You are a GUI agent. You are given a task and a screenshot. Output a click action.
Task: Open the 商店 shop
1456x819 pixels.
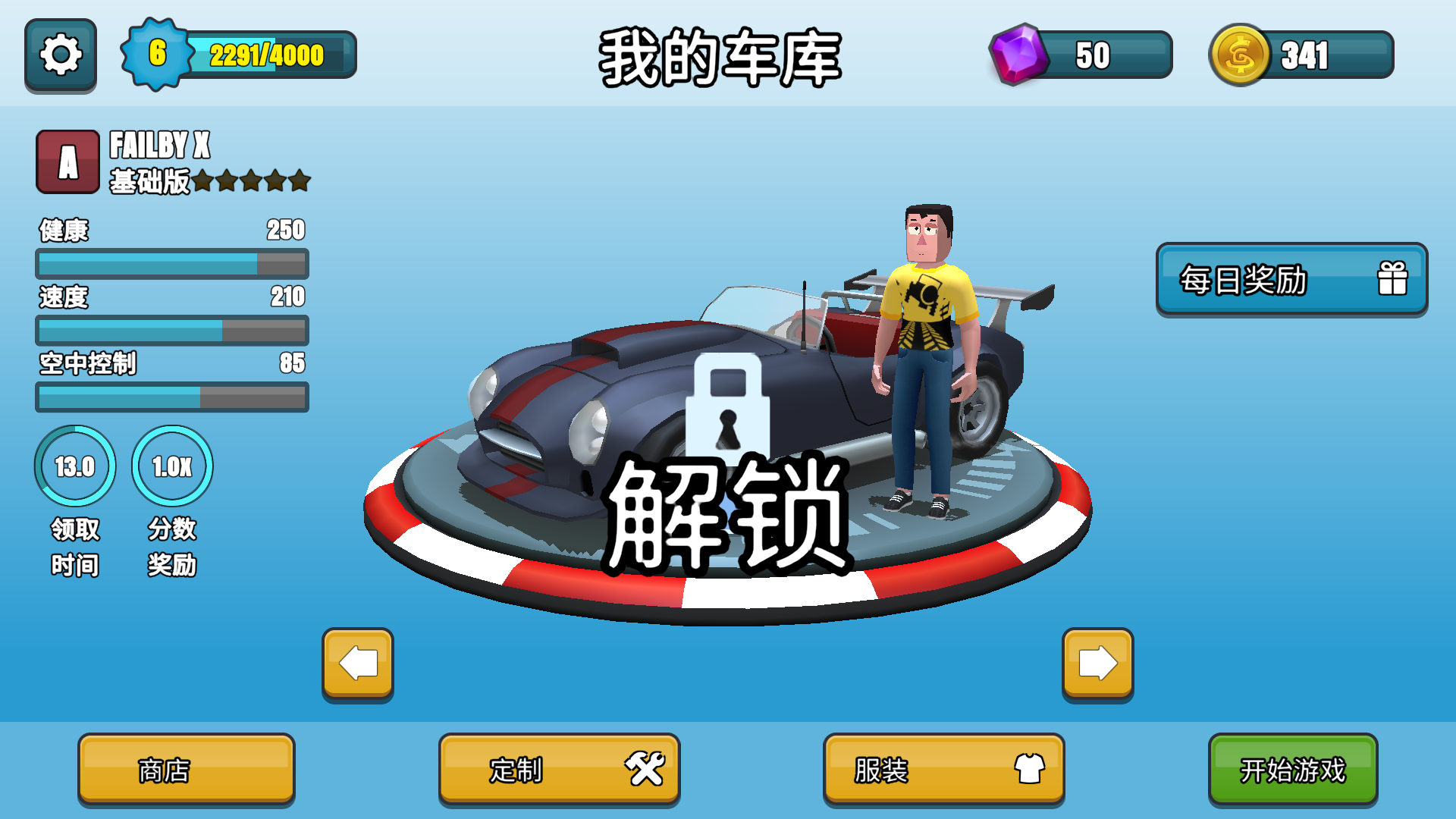point(186,770)
